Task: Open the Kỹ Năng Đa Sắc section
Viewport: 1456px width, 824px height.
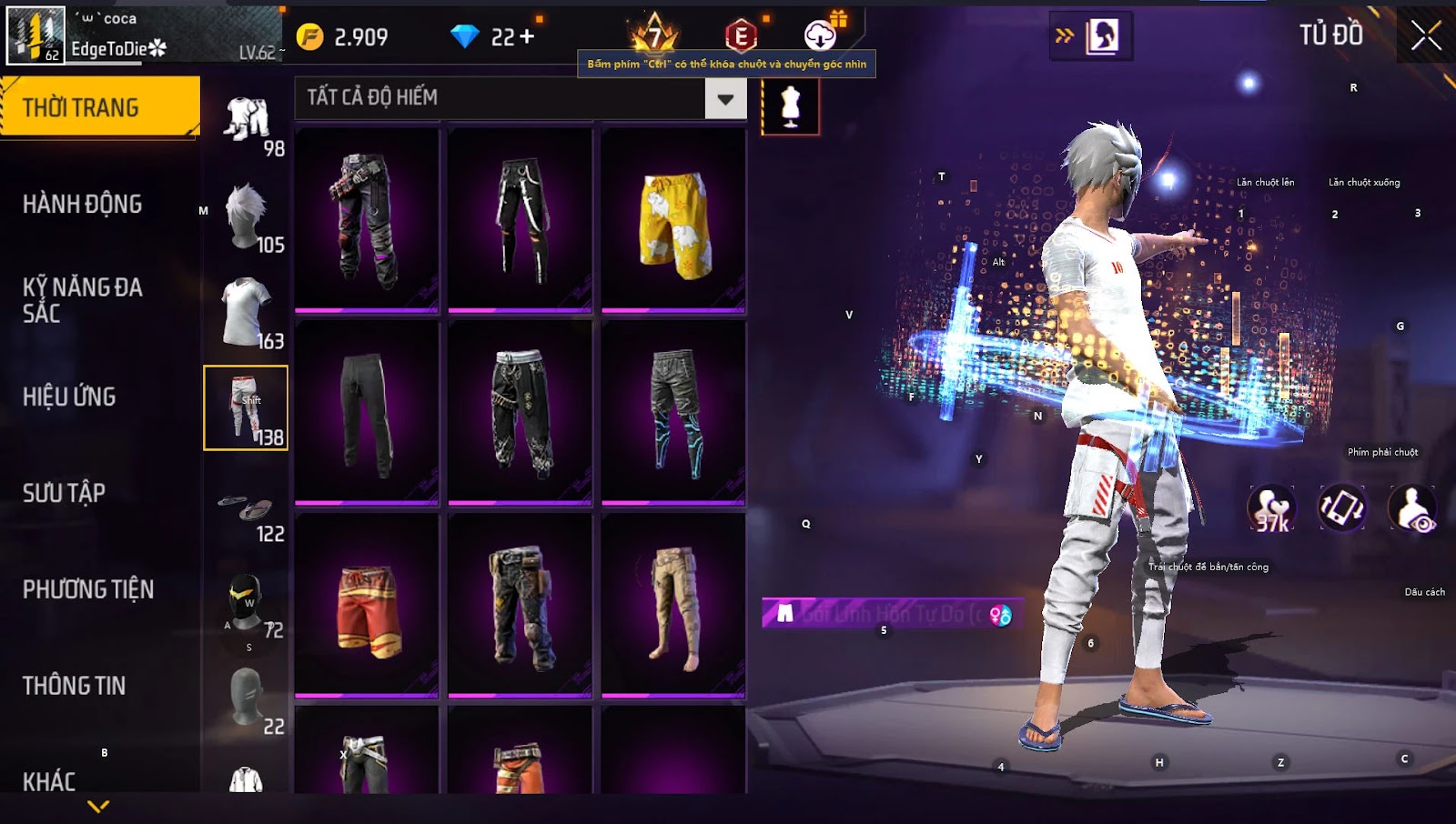Action: tap(82, 300)
